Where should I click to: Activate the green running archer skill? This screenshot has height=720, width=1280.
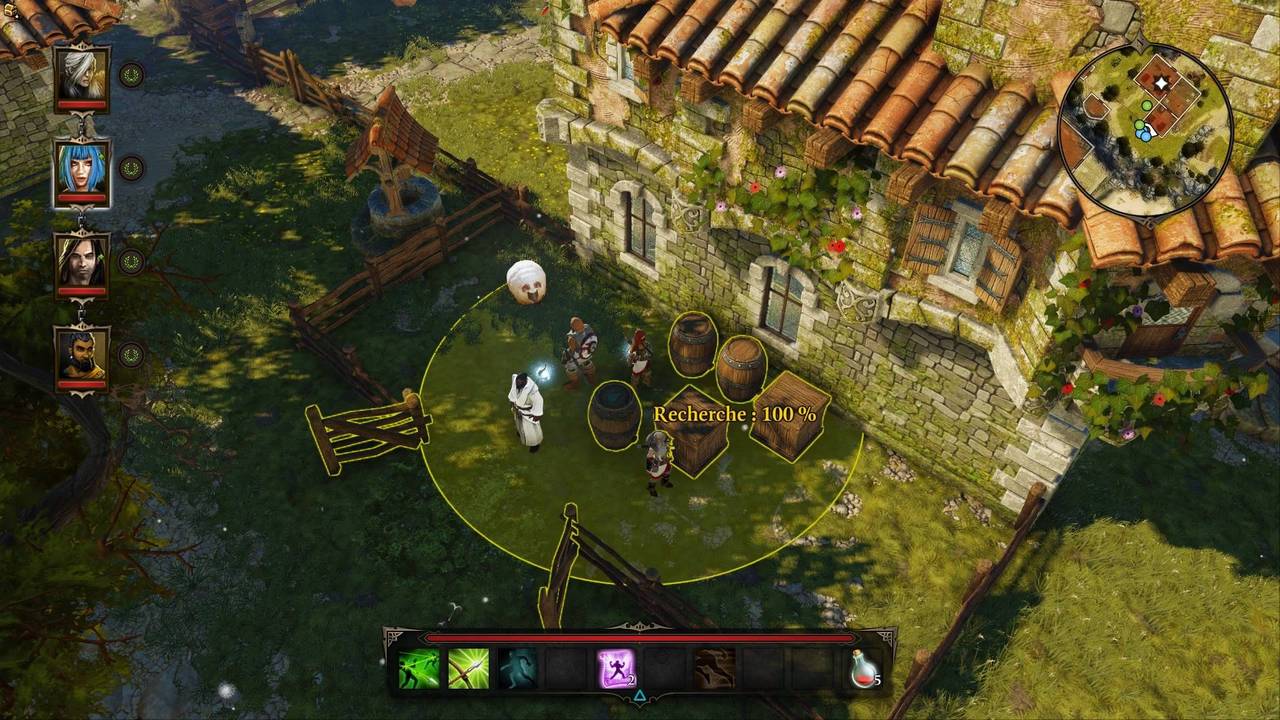(x=419, y=669)
